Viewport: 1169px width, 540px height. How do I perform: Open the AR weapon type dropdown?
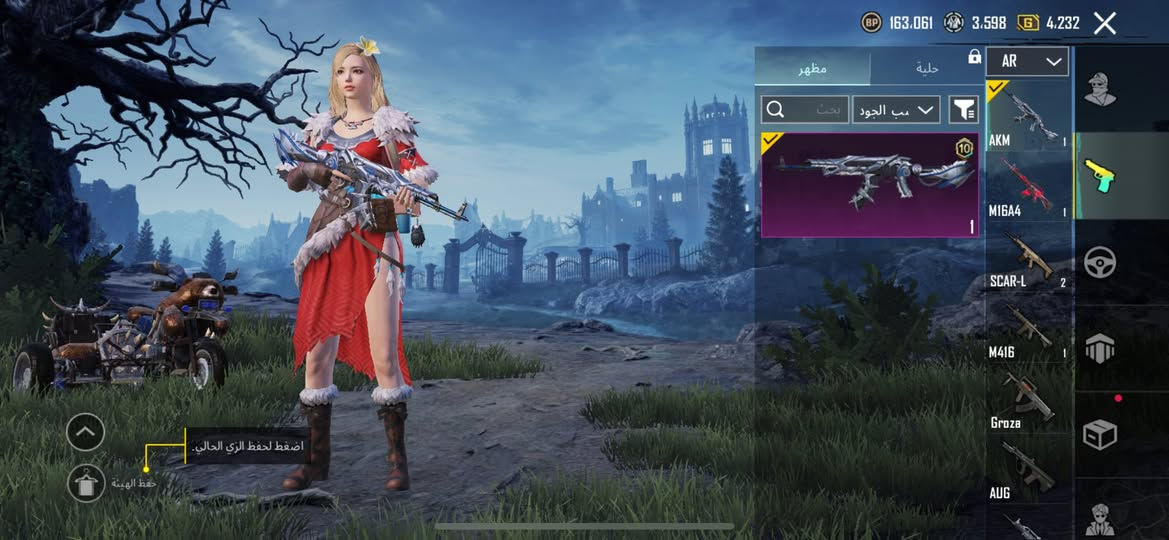click(x=1027, y=62)
